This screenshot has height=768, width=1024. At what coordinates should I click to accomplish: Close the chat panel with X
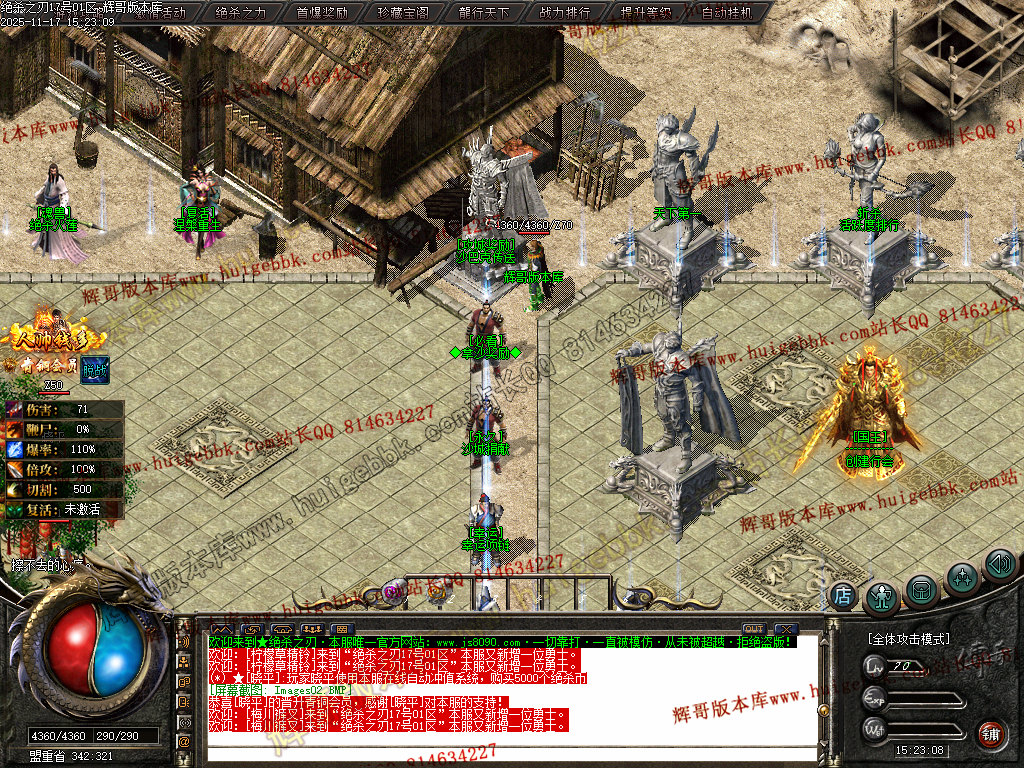(786, 629)
